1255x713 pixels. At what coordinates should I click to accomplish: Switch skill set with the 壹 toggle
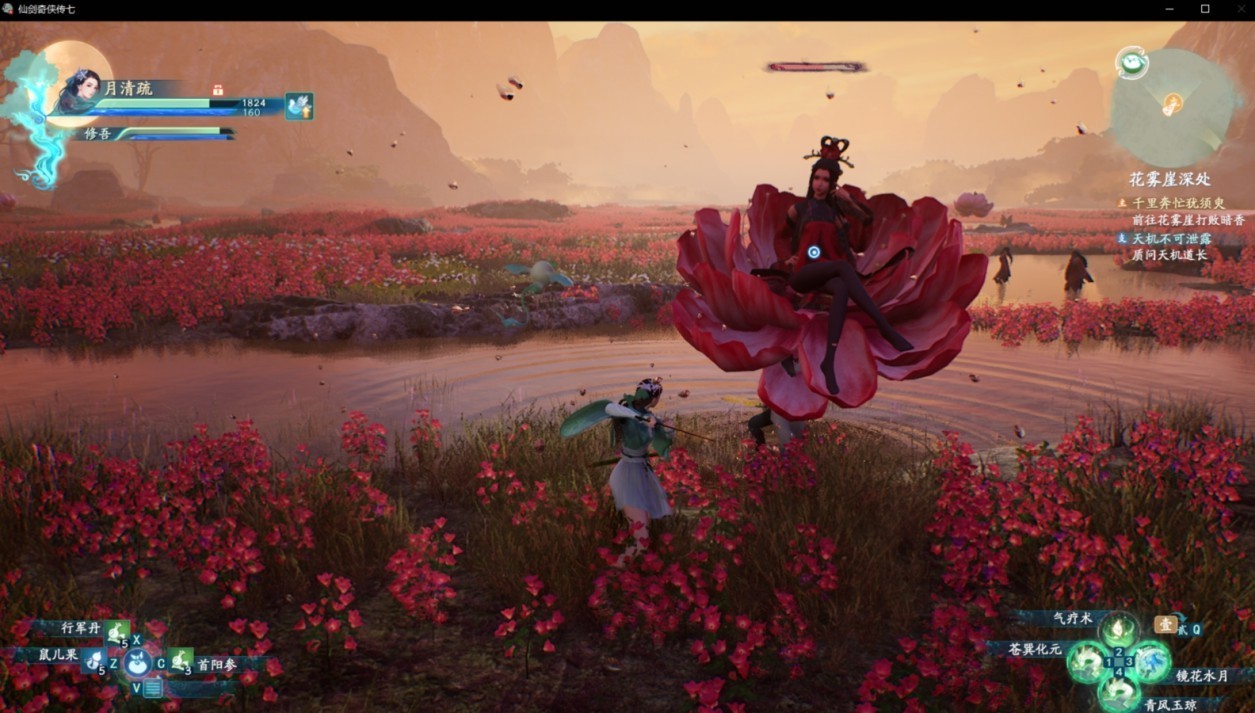click(x=1165, y=625)
